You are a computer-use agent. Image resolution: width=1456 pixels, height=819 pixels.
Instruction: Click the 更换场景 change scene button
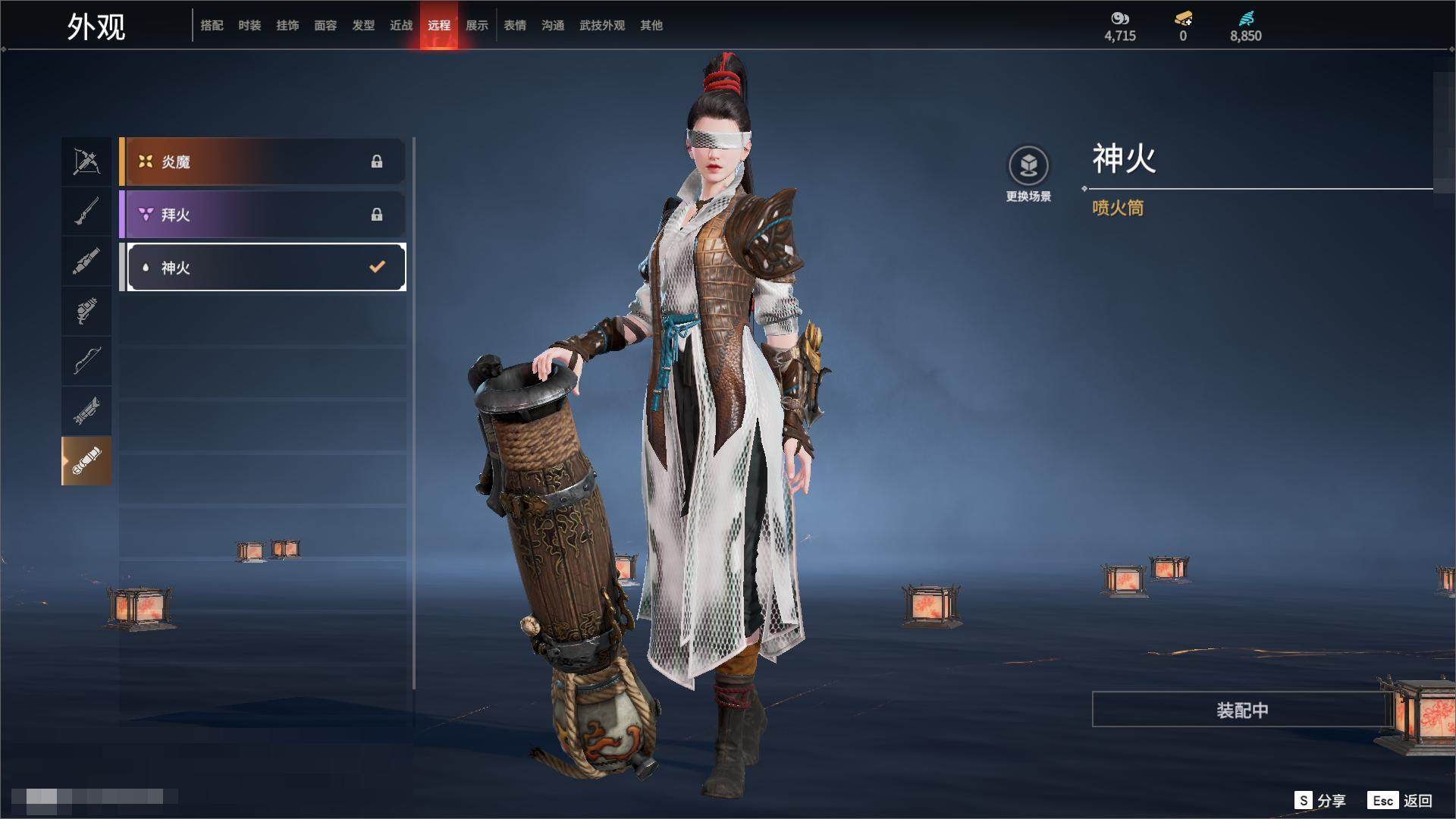[x=1028, y=174]
